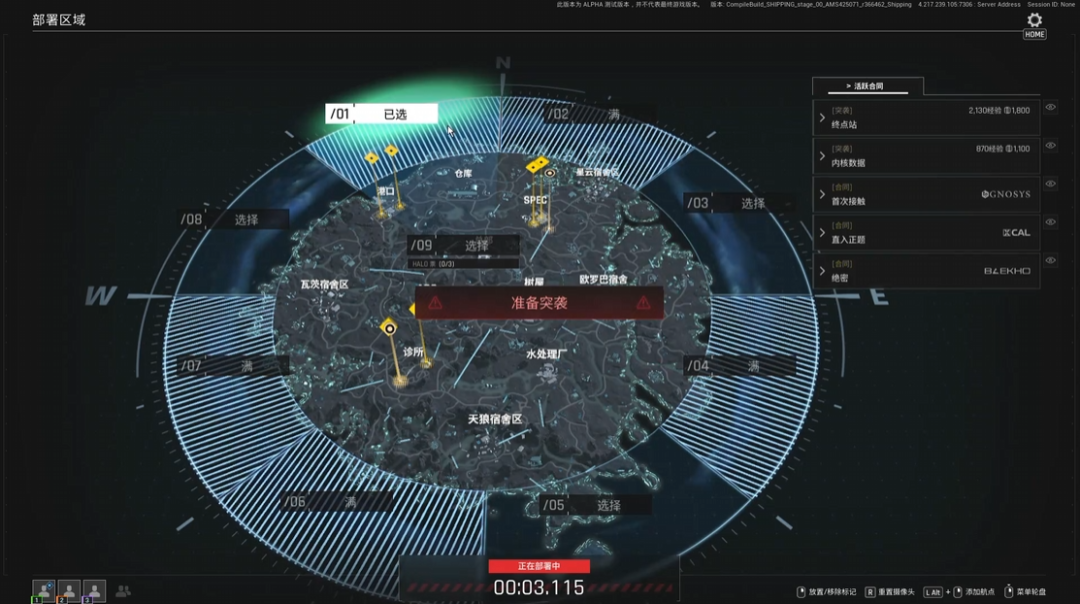1080x604 pixels.
Task: Select the central /09 HALO drop zone
Action: [463, 245]
